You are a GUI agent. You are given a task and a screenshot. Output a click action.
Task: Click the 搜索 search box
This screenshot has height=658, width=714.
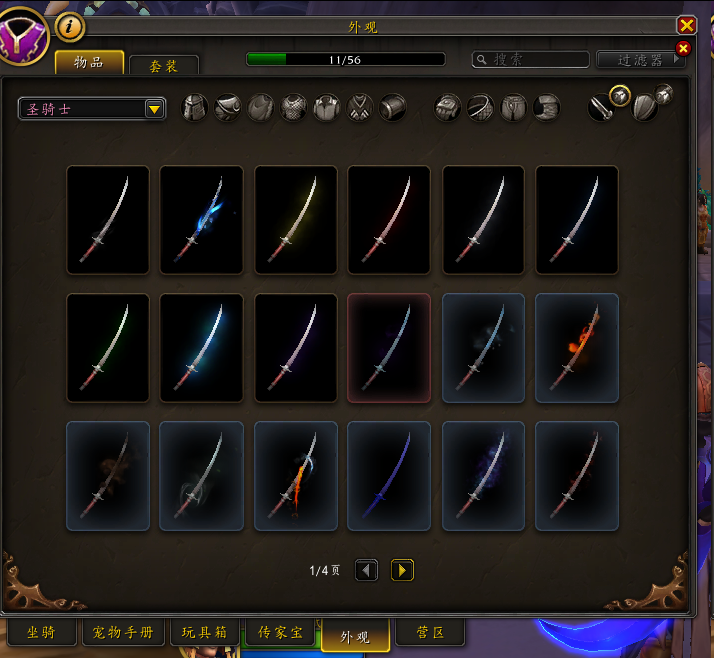click(x=531, y=60)
